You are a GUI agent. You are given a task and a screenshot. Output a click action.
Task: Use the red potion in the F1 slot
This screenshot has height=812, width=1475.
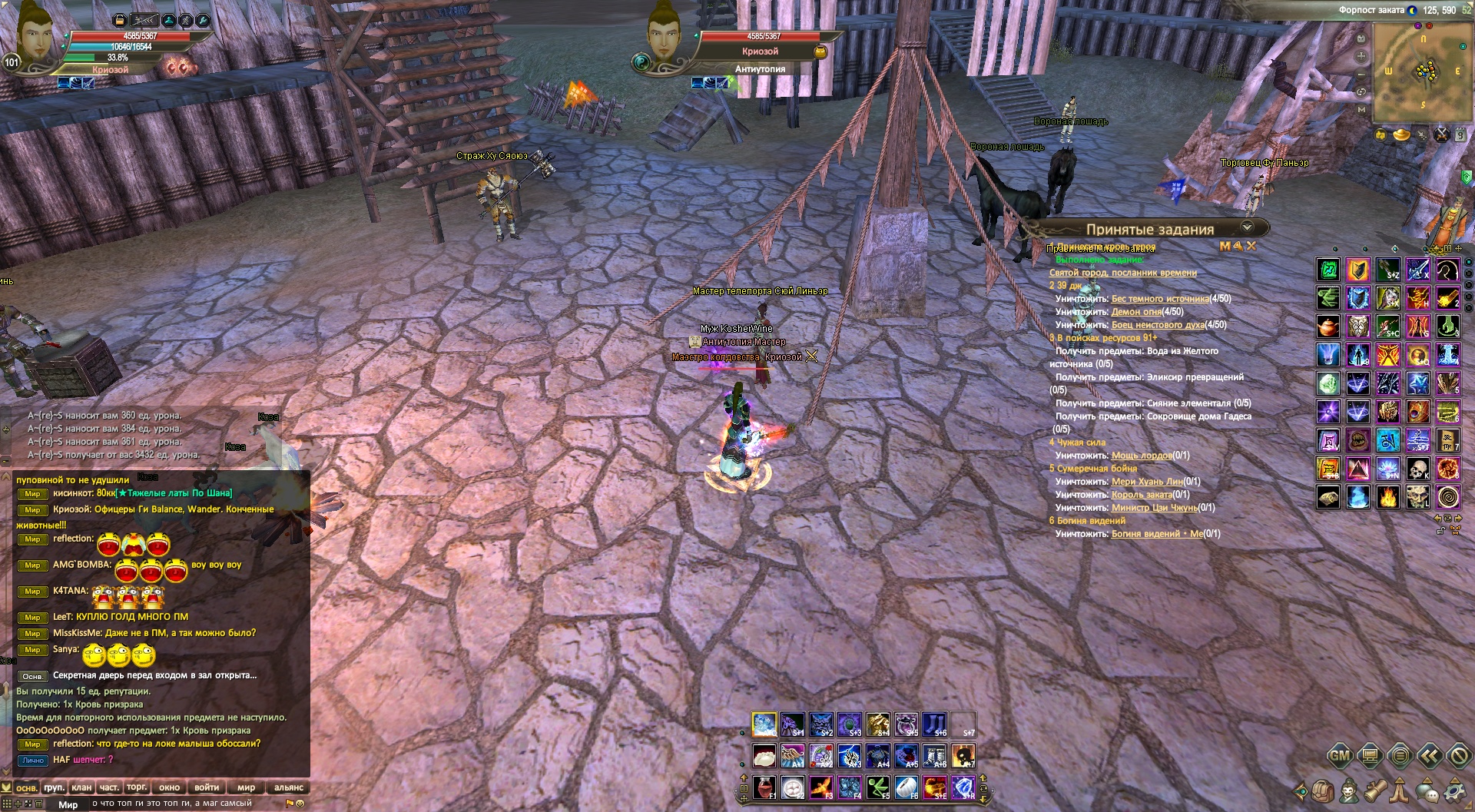coord(763,787)
